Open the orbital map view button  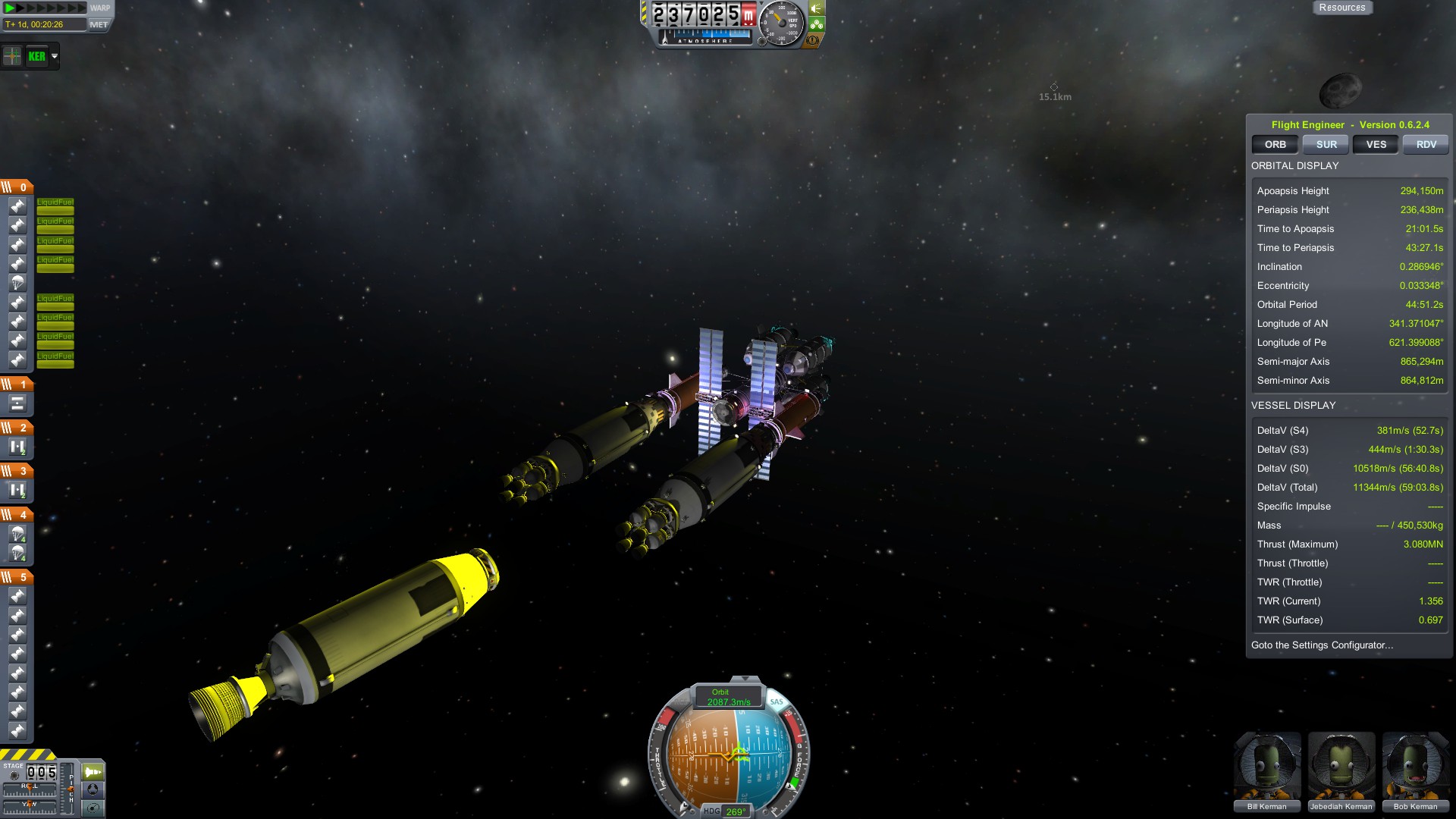pyautogui.click(x=93, y=808)
